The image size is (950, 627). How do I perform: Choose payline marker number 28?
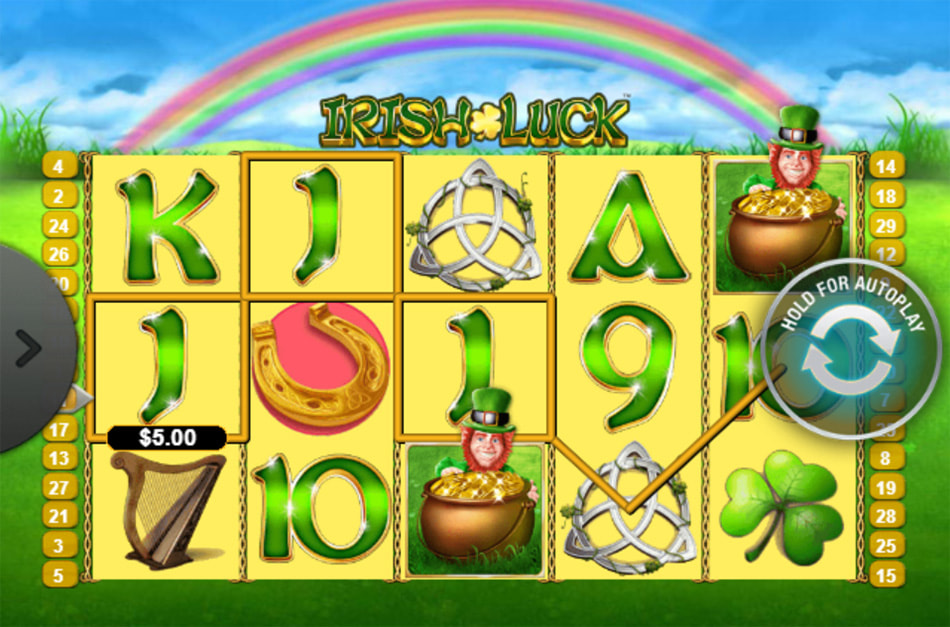(x=887, y=516)
